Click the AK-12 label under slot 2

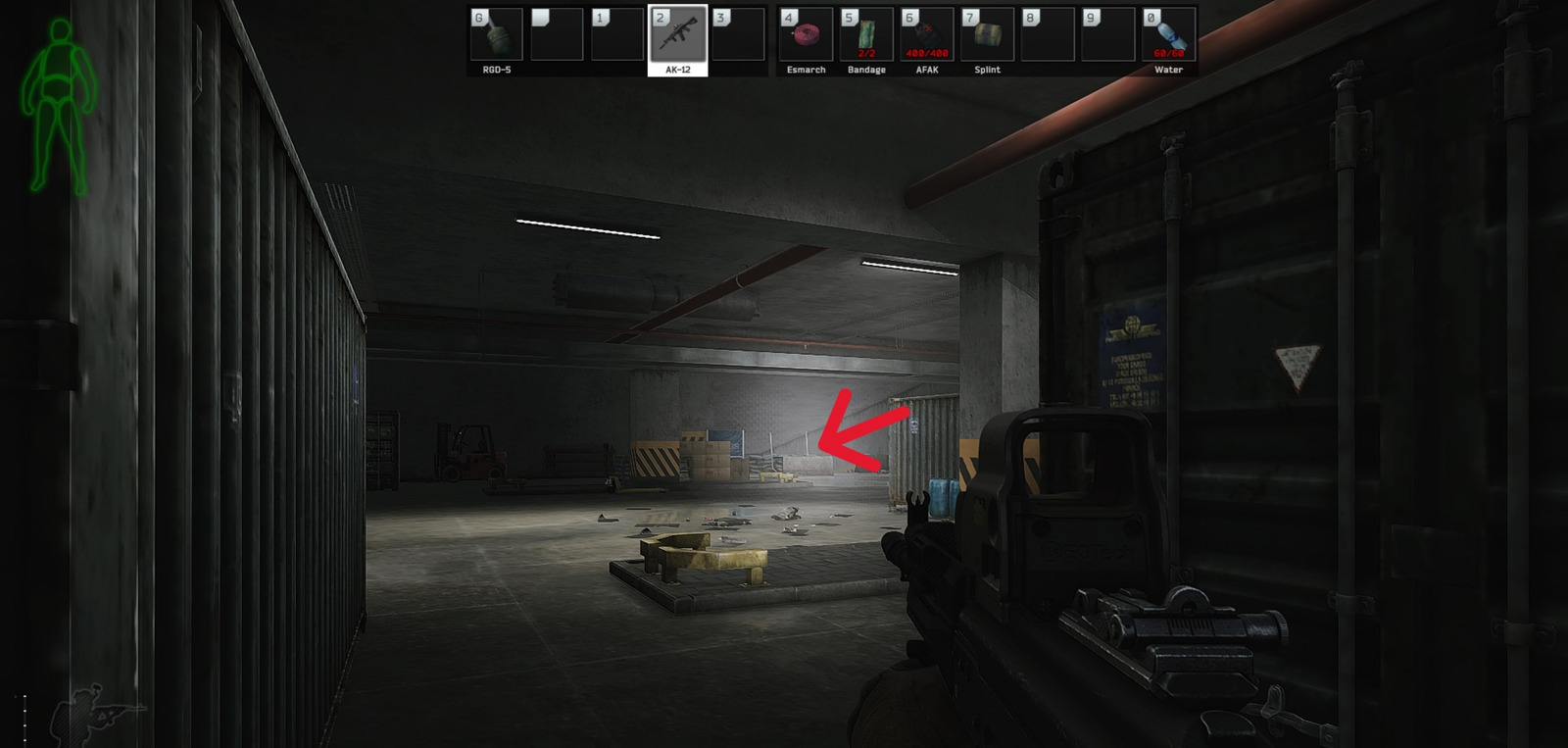[x=680, y=70]
